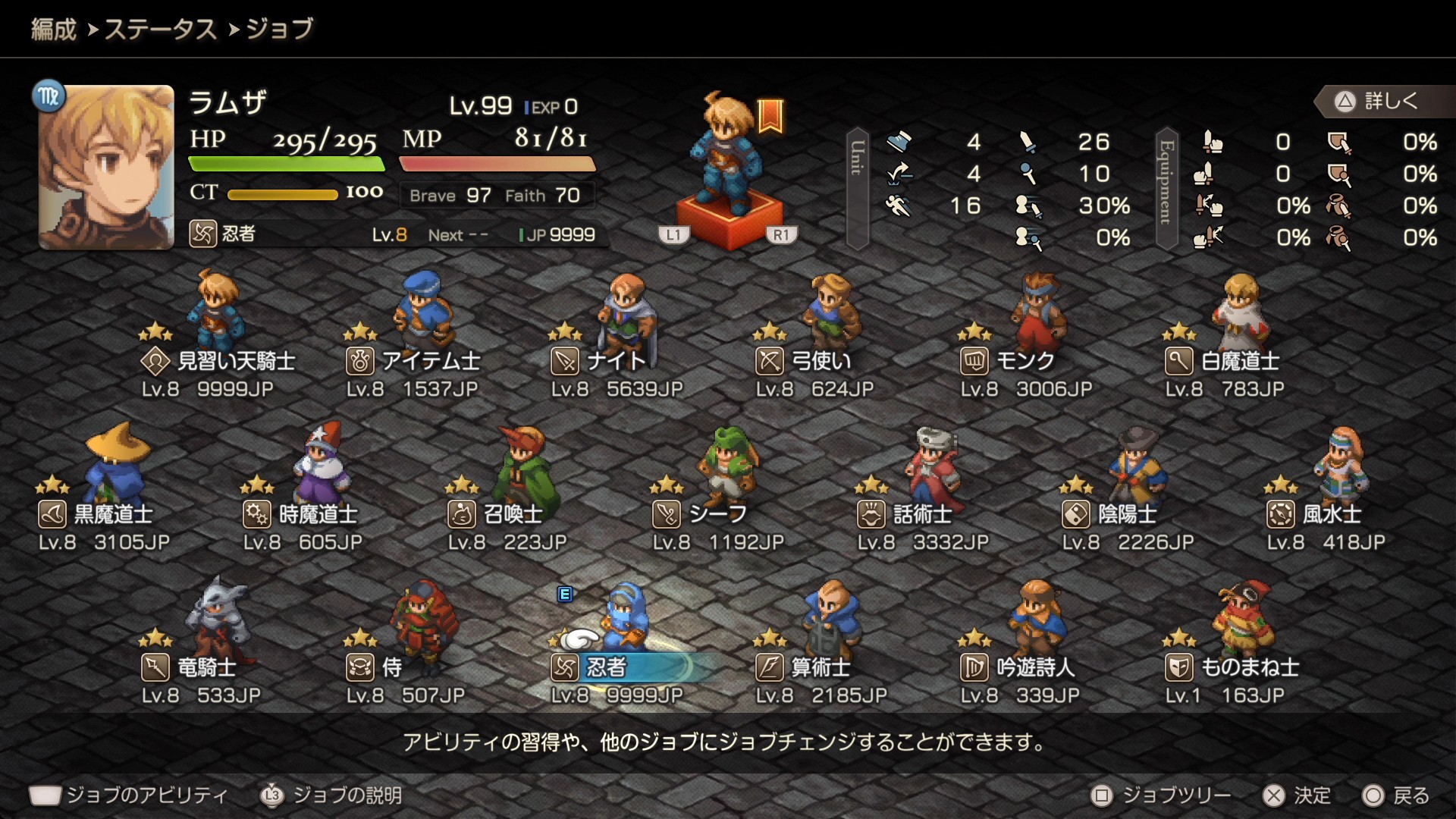Choose the アイテム士 job
Image resolution: width=1456 pixels, height=819 pixels.
413,361
